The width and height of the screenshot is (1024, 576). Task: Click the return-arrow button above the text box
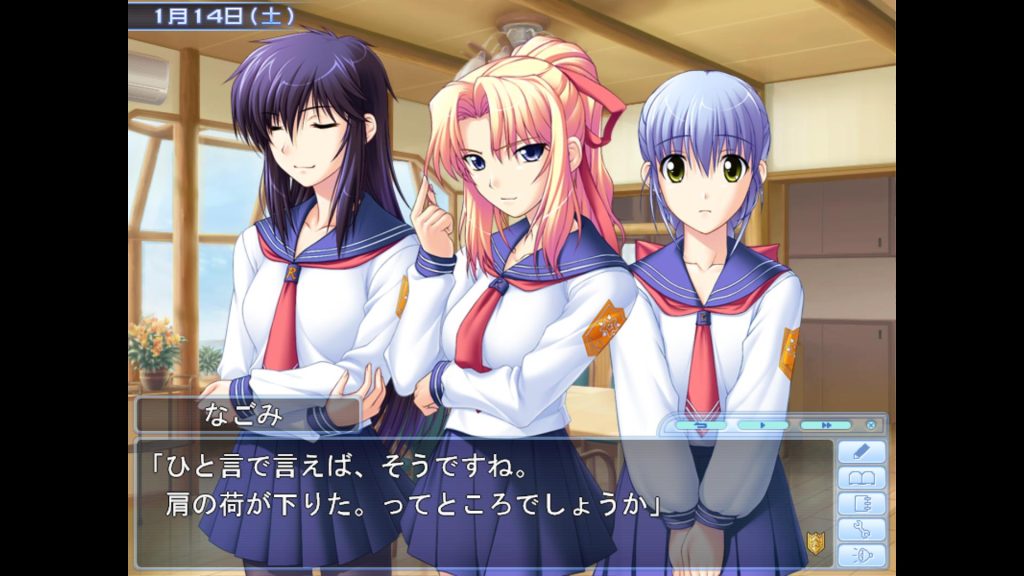(700, 425)
